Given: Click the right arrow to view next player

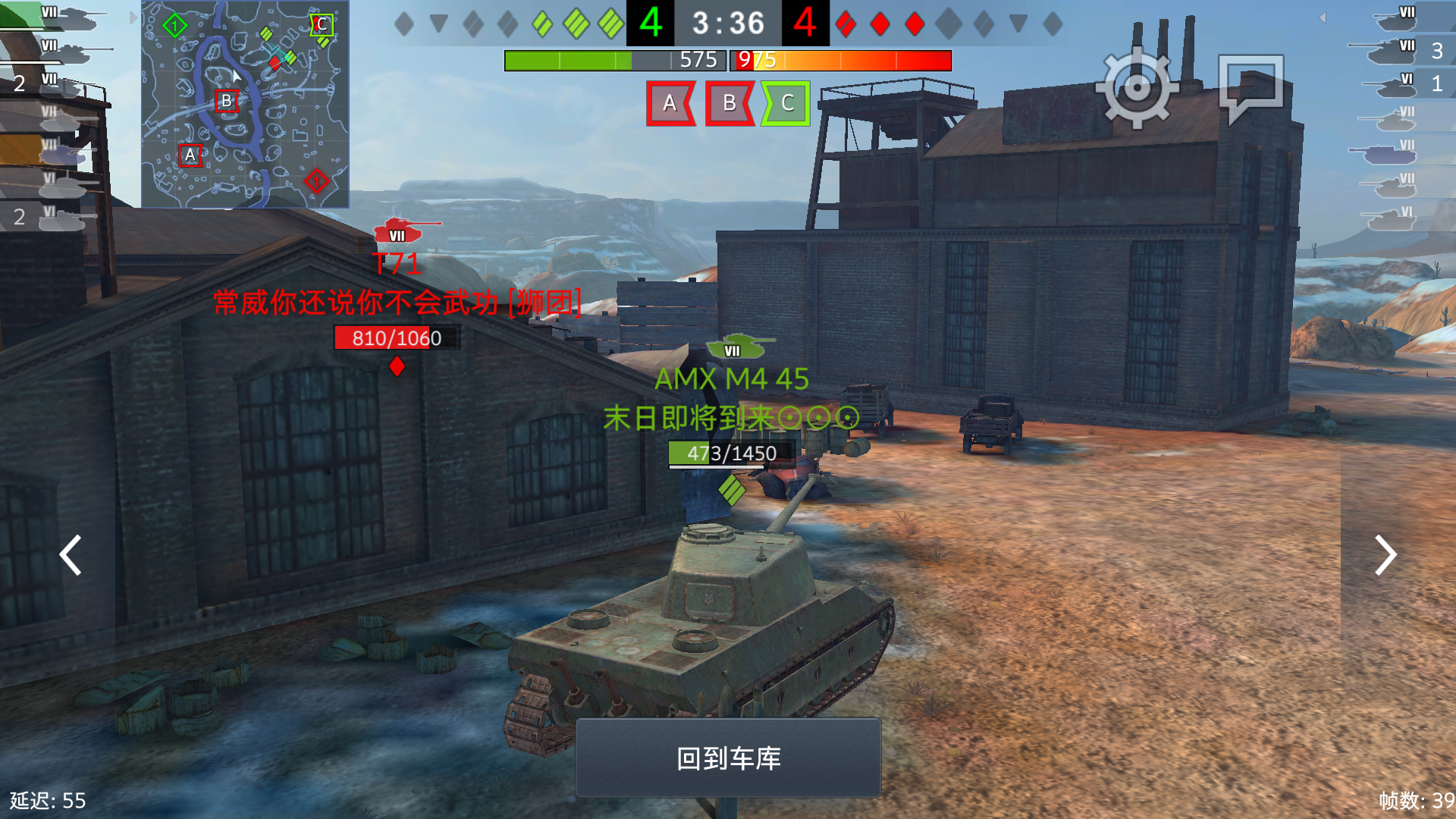Looking at the screenshot, I should 1385,556.
